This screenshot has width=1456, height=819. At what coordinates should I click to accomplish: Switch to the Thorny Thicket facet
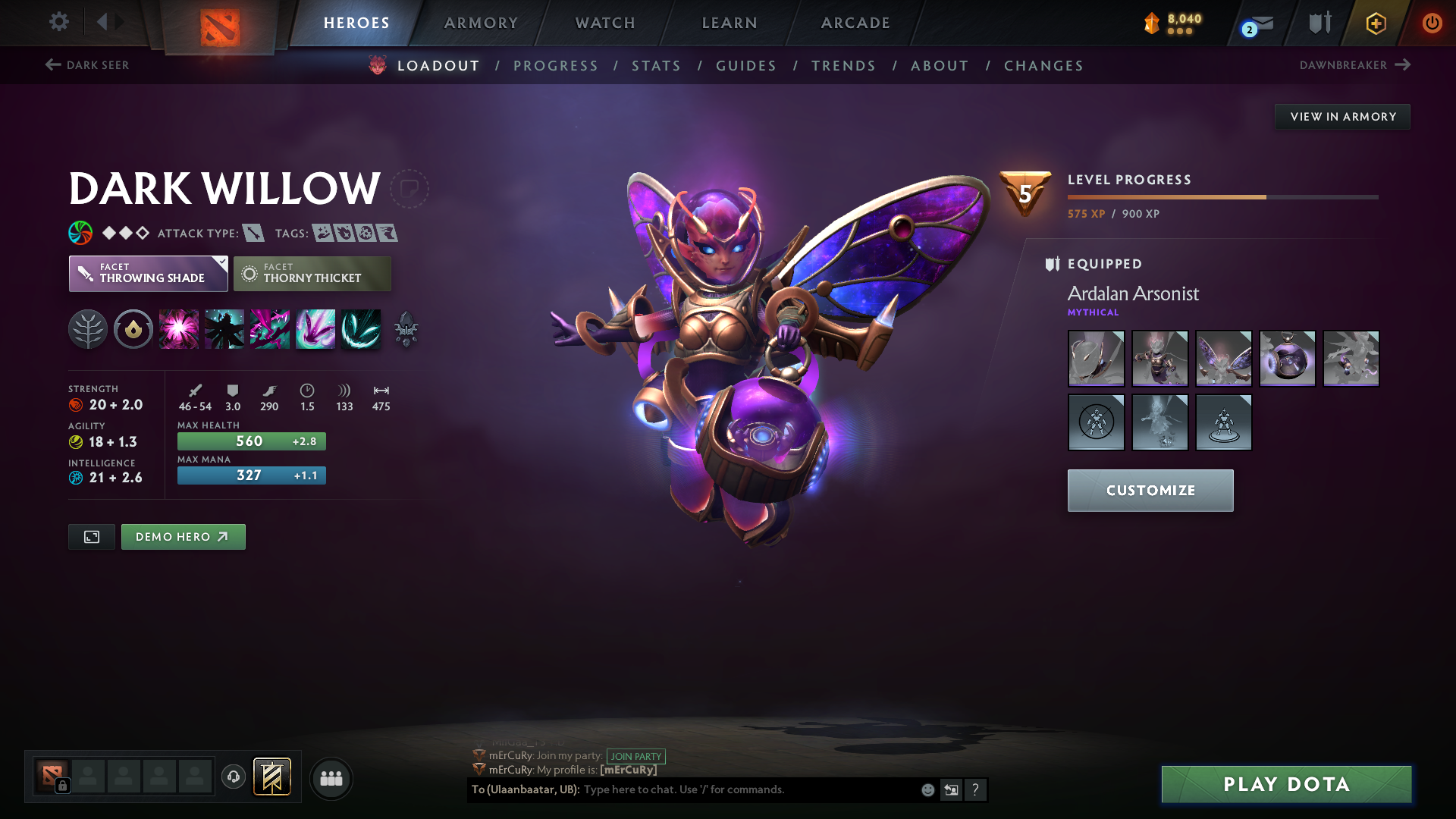click(312, 273)
